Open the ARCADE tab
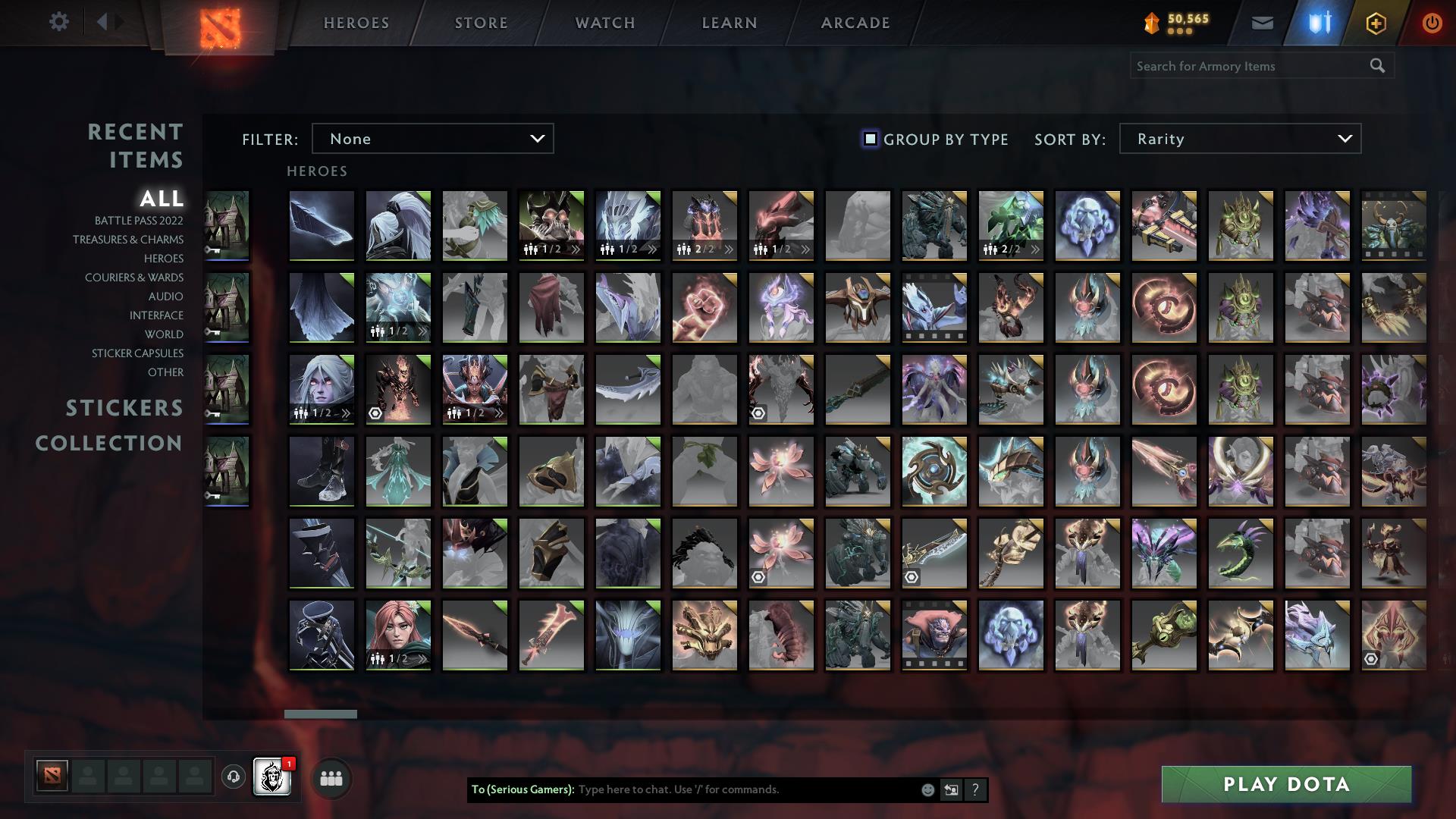 click(855, 23)
